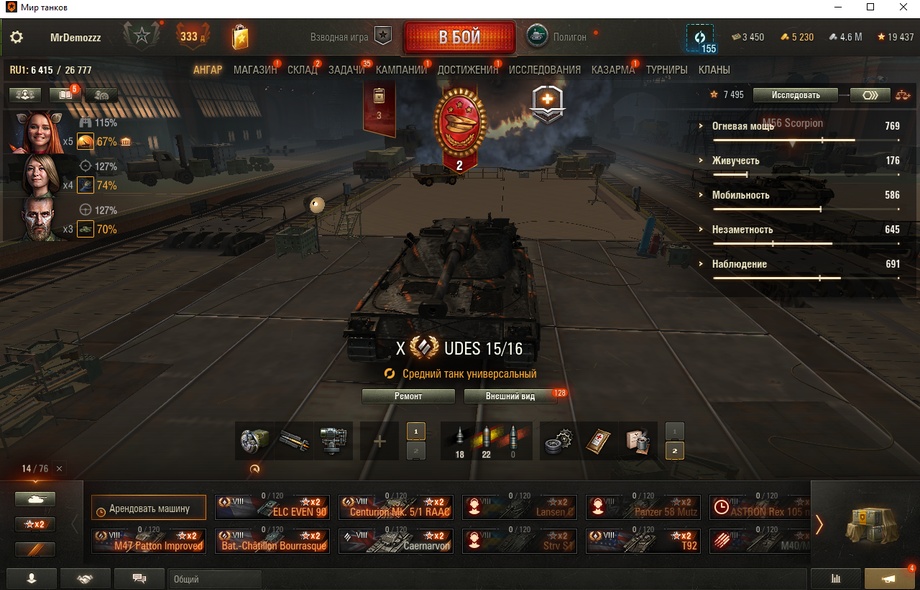The width and height of the screenshot is (920, 590).
Task: Close the game window
Action: (897, 8)
